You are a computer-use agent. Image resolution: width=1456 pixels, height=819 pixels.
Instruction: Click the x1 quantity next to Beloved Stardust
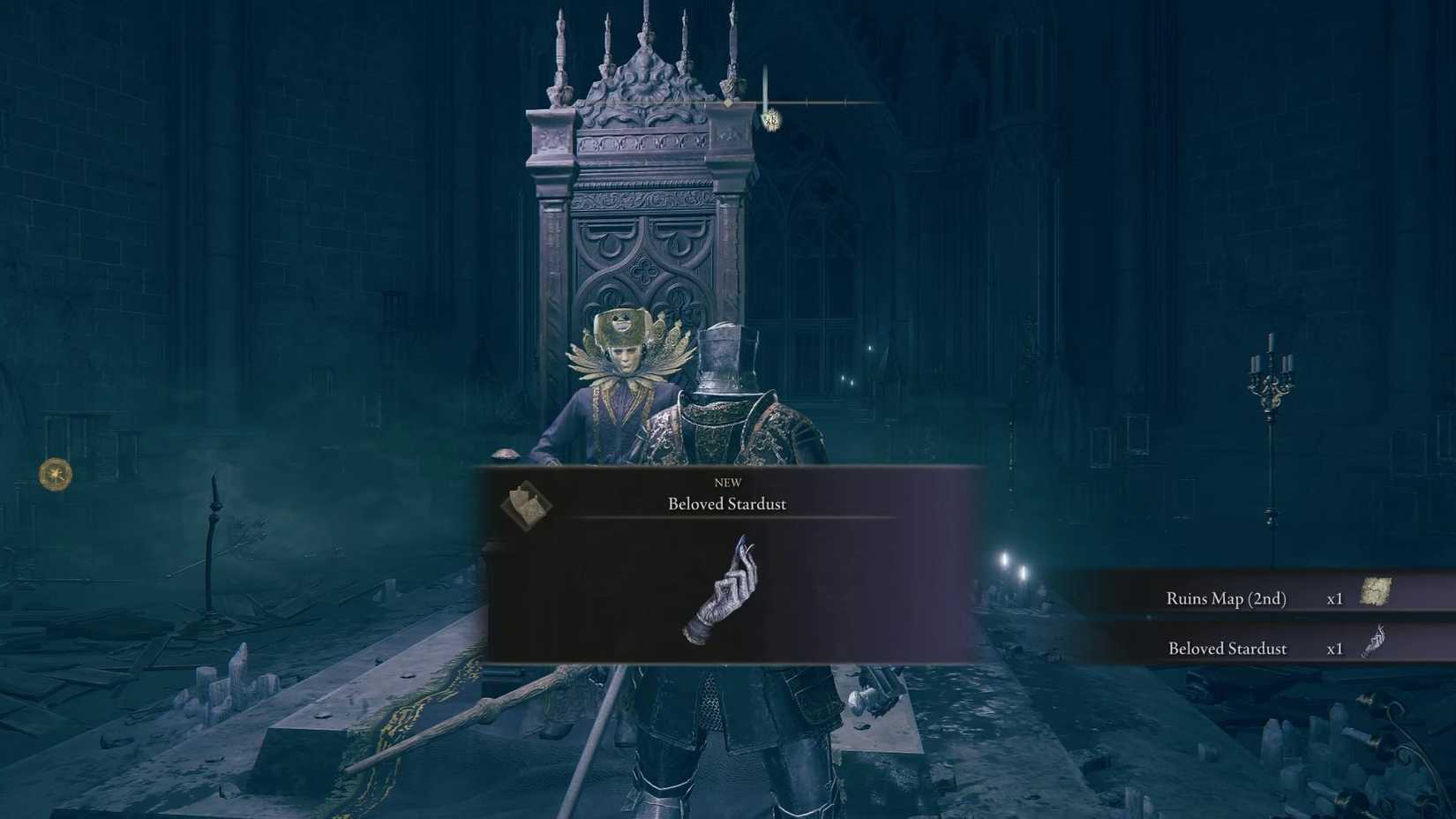coord(1335,649)
